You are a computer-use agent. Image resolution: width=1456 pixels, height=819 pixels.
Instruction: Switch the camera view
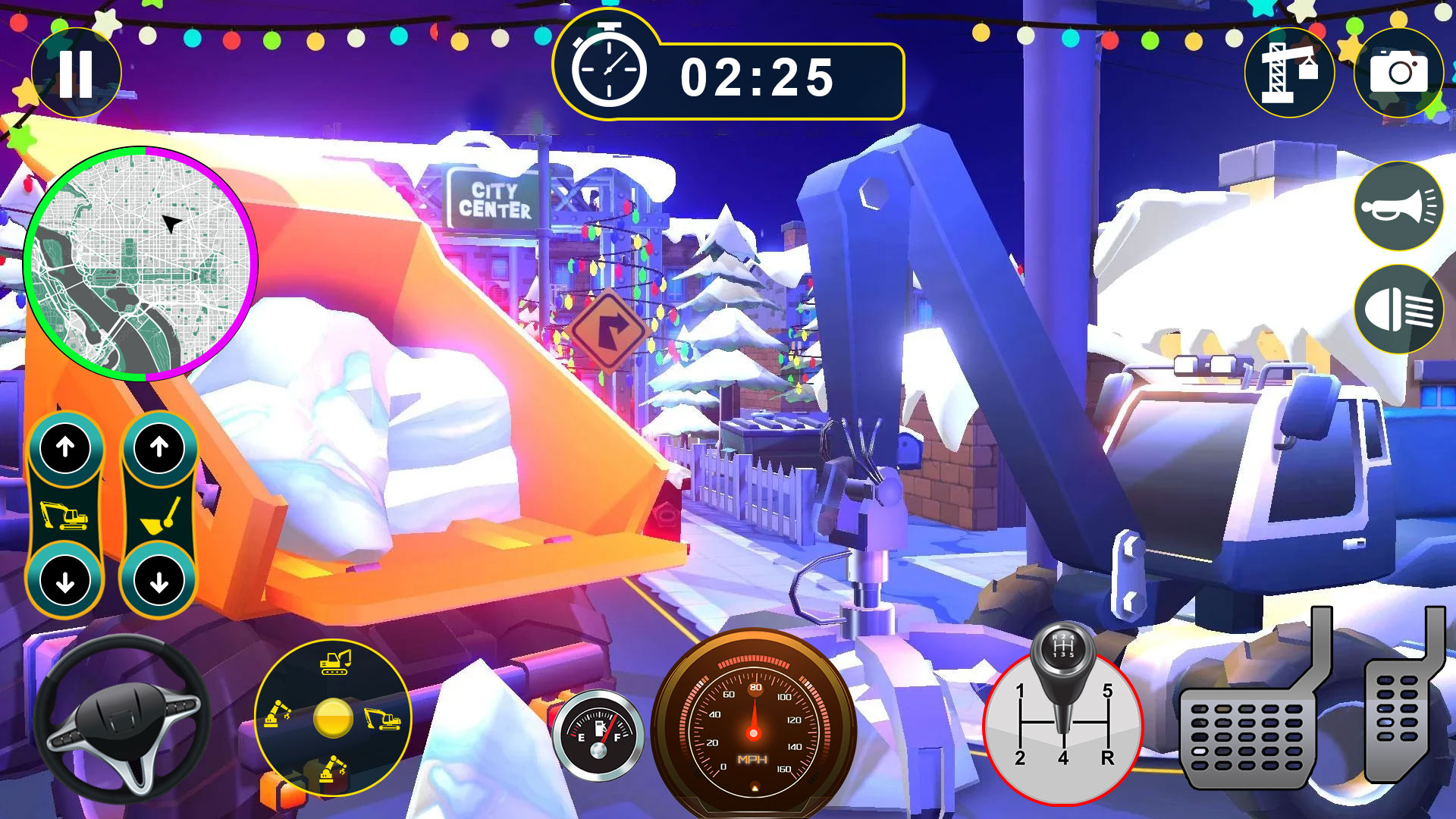coord(1398,74)
